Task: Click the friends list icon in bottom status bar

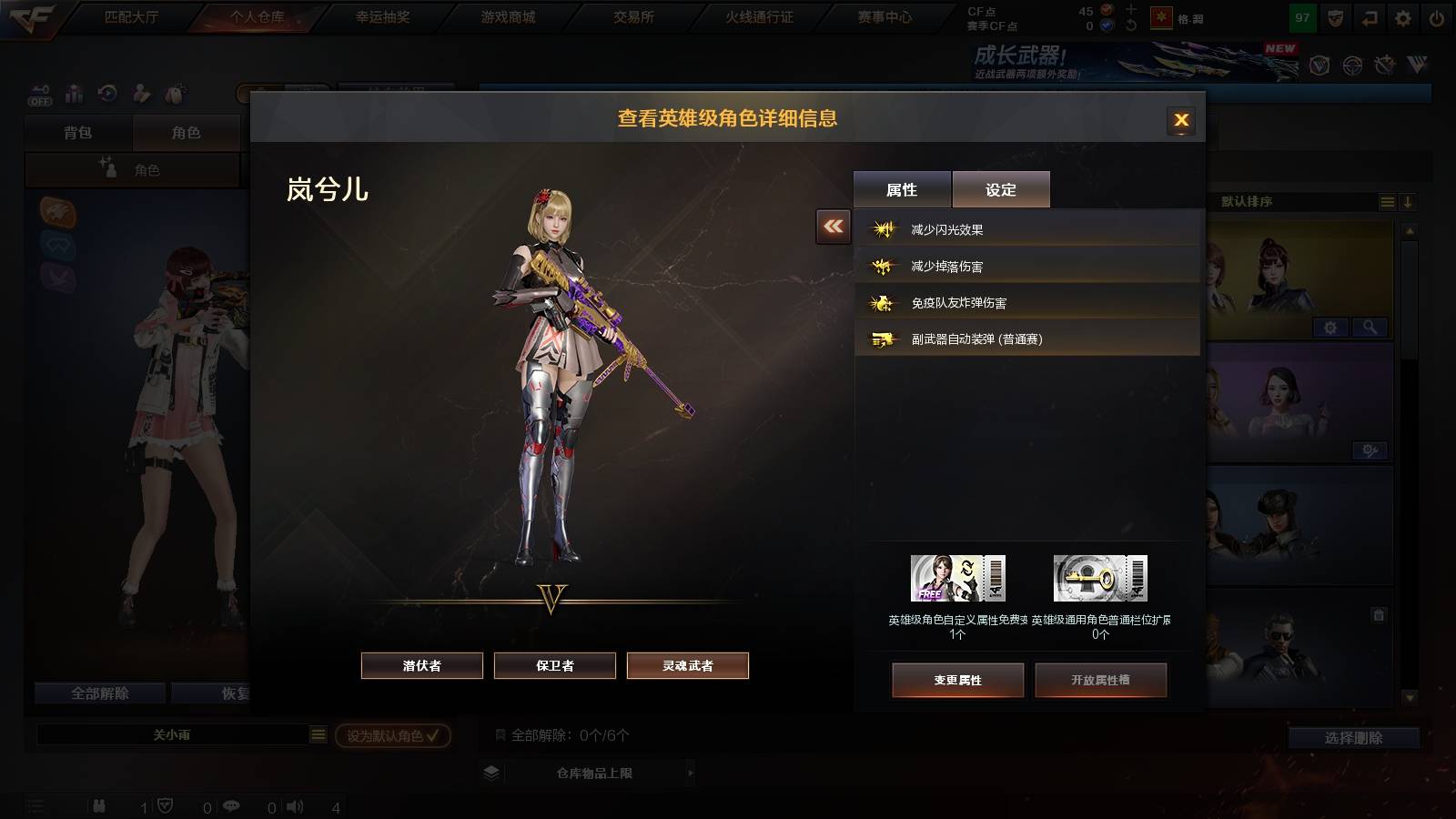Action: pos(98,806)
